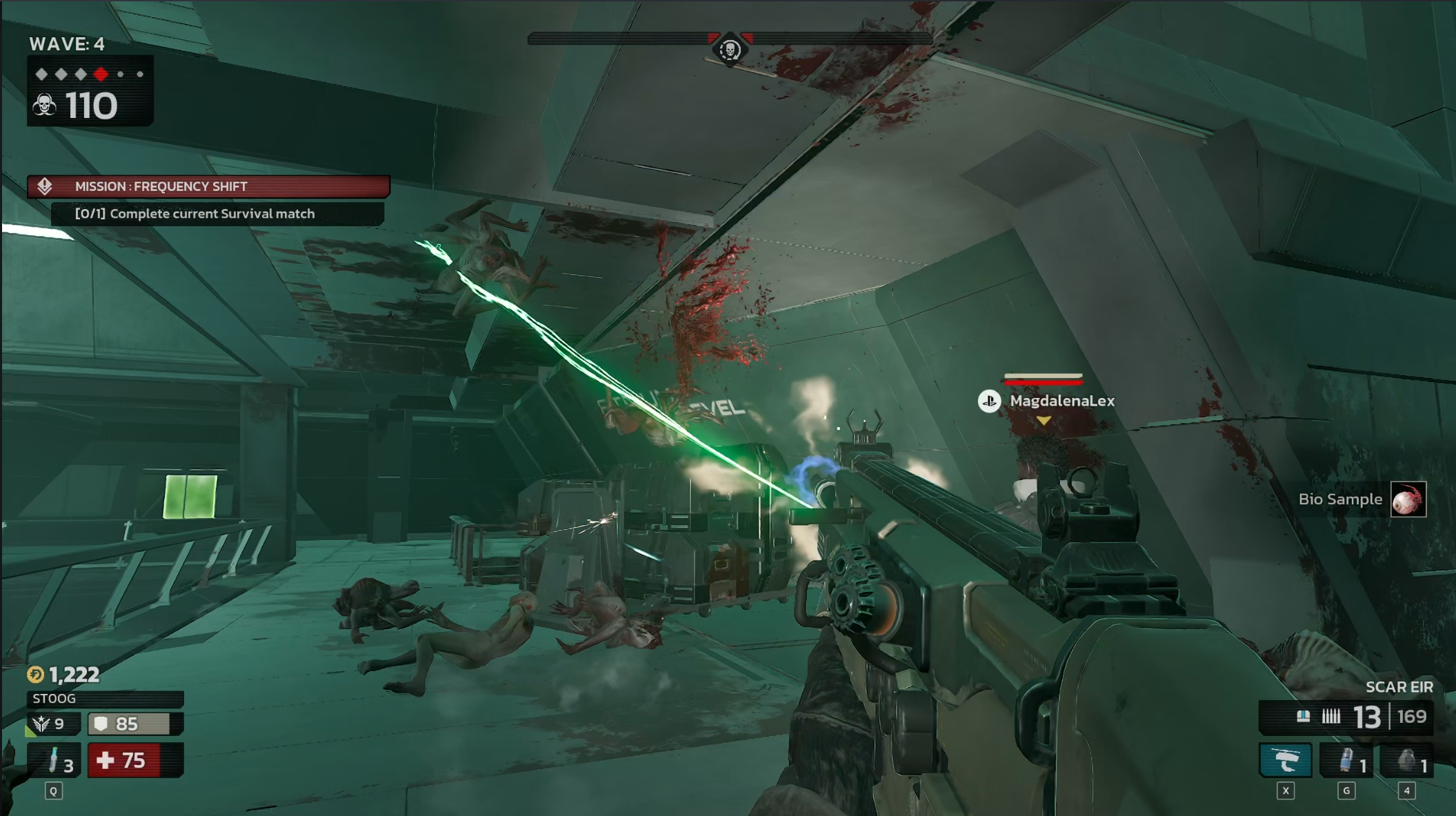1456x816 pixels.
Task: Select the SCAR EIR weapon label
Action: point(1401,687)
